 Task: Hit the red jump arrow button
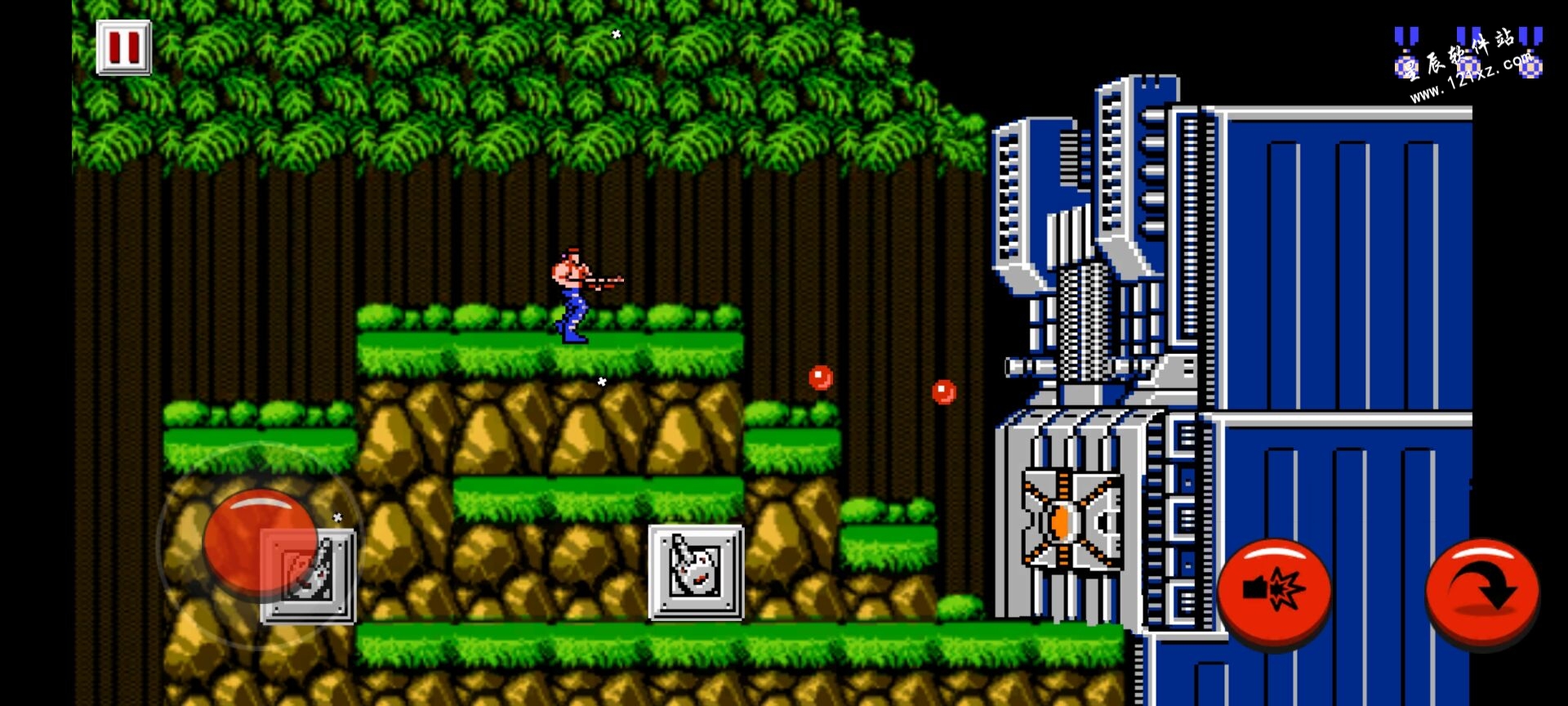pyautogui.click(x=1482, y=590)
